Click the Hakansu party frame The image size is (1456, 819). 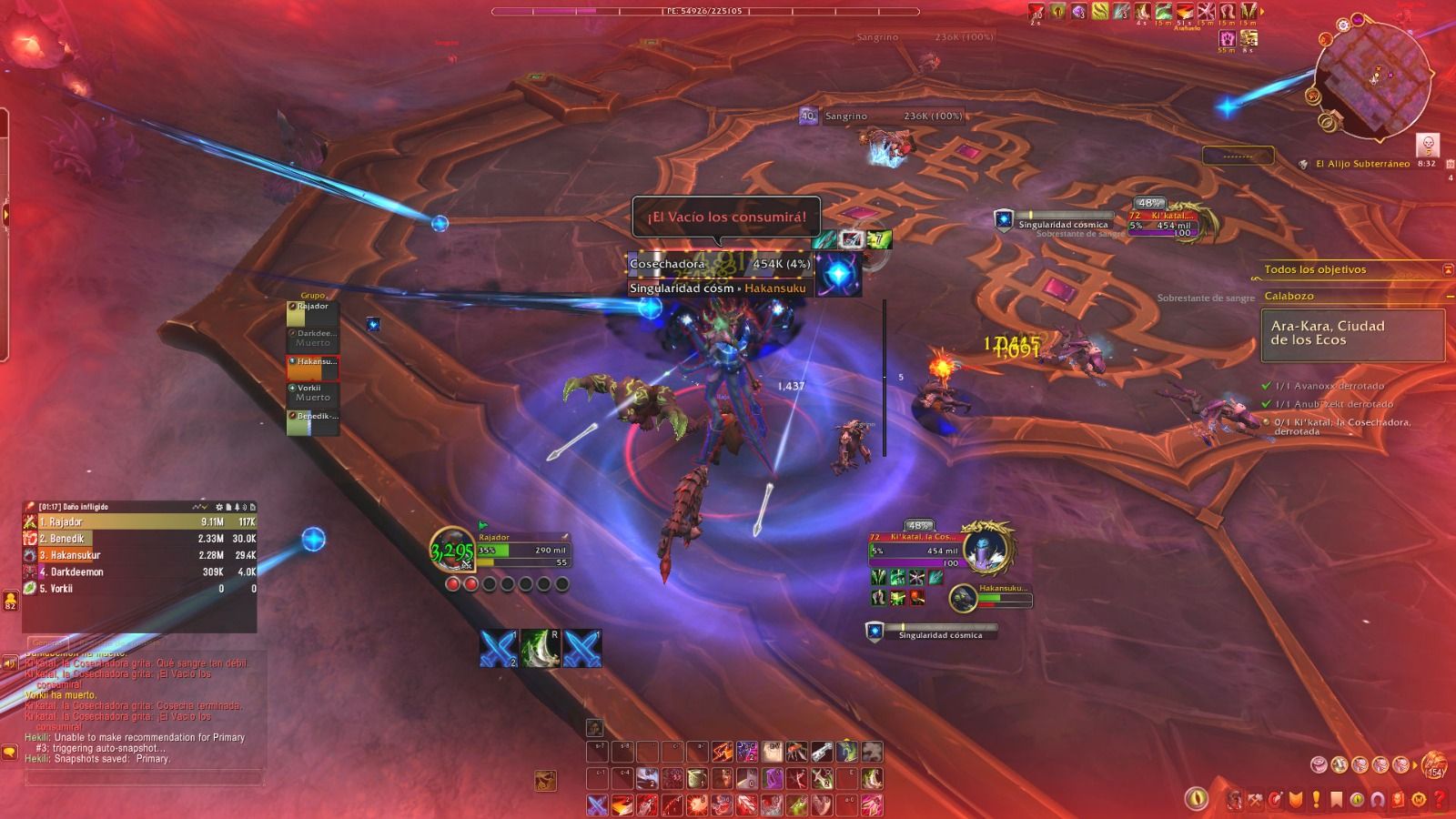pyautogui.click(x=313, y=368)
